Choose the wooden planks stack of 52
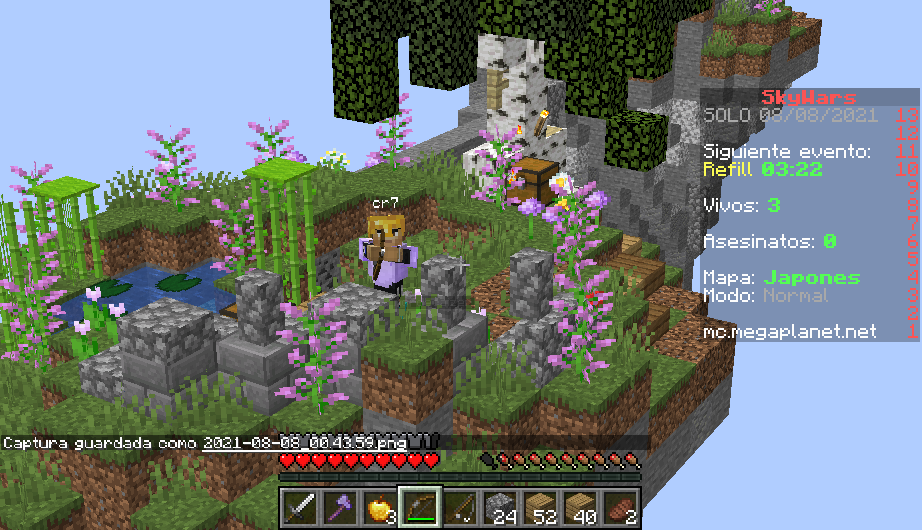The width and height of the screenshot is (922, 530). (540, 507)
